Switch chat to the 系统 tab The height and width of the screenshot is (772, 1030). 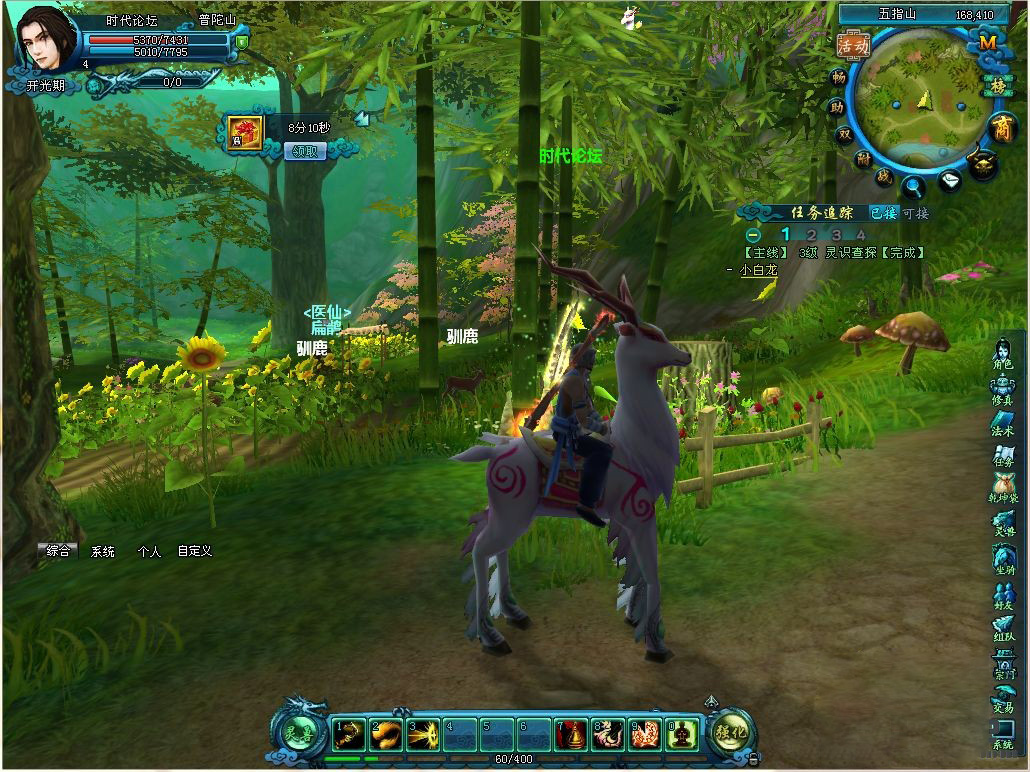[103, 551]
